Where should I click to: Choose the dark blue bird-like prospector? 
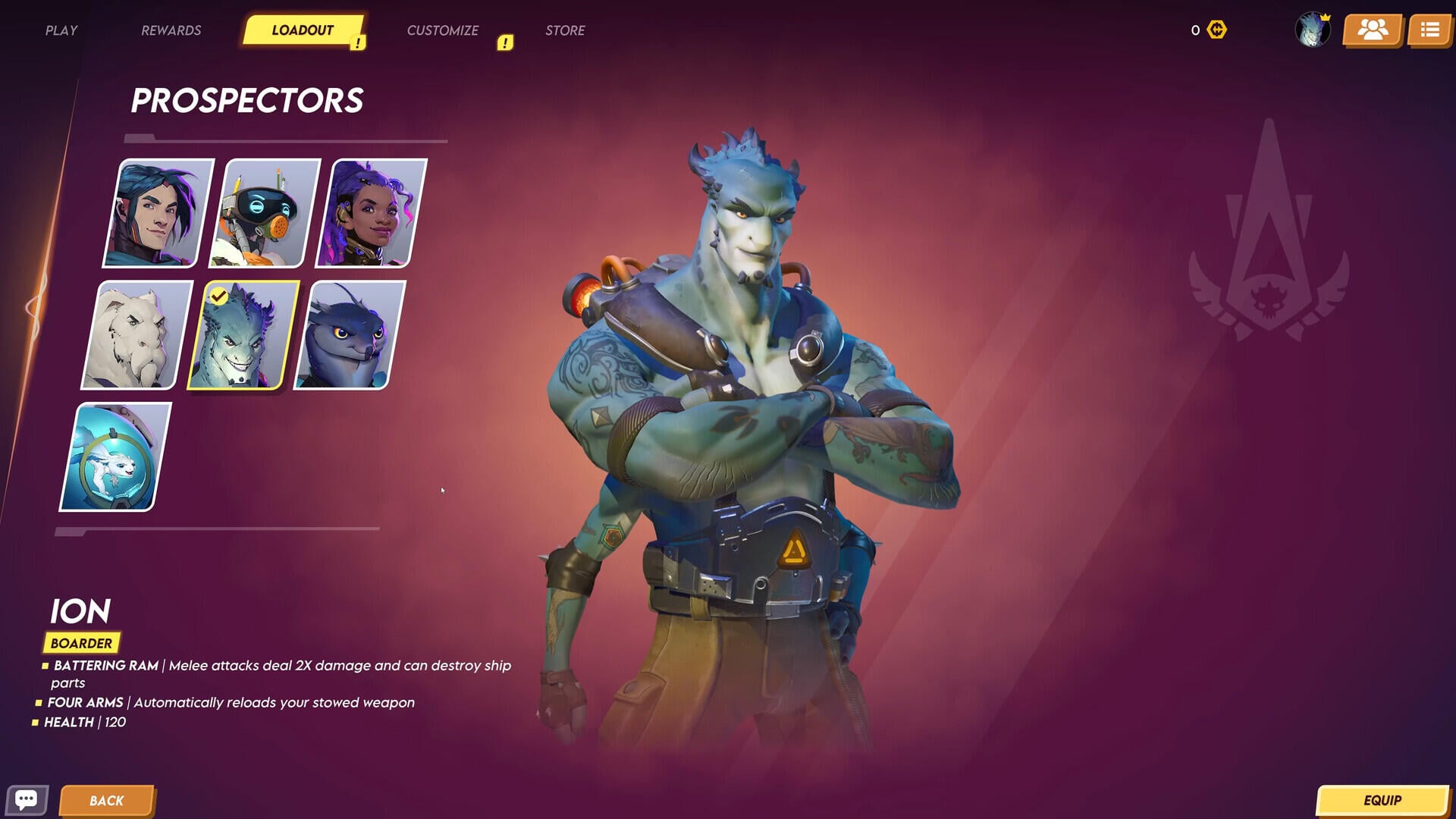(x=350, y=335)
